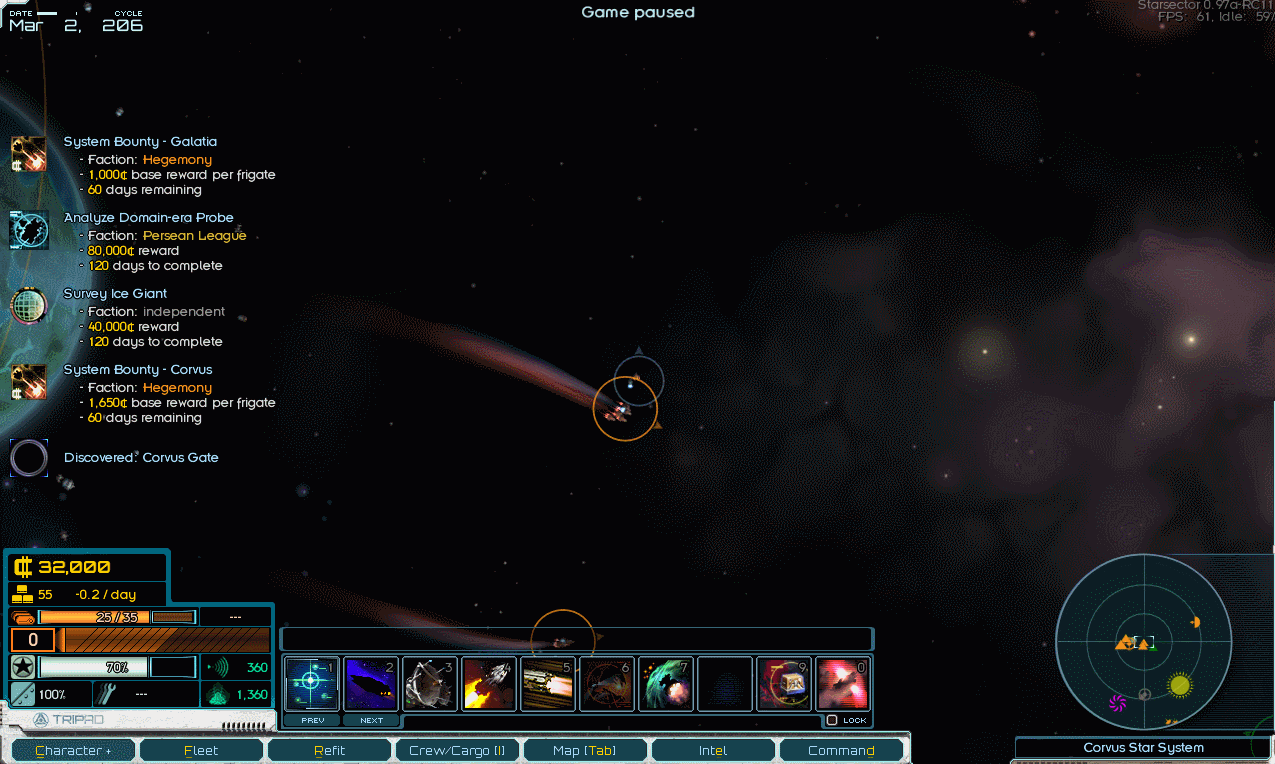Open the Character screen
1275x764 pixels.
click(x=73, y=750)
